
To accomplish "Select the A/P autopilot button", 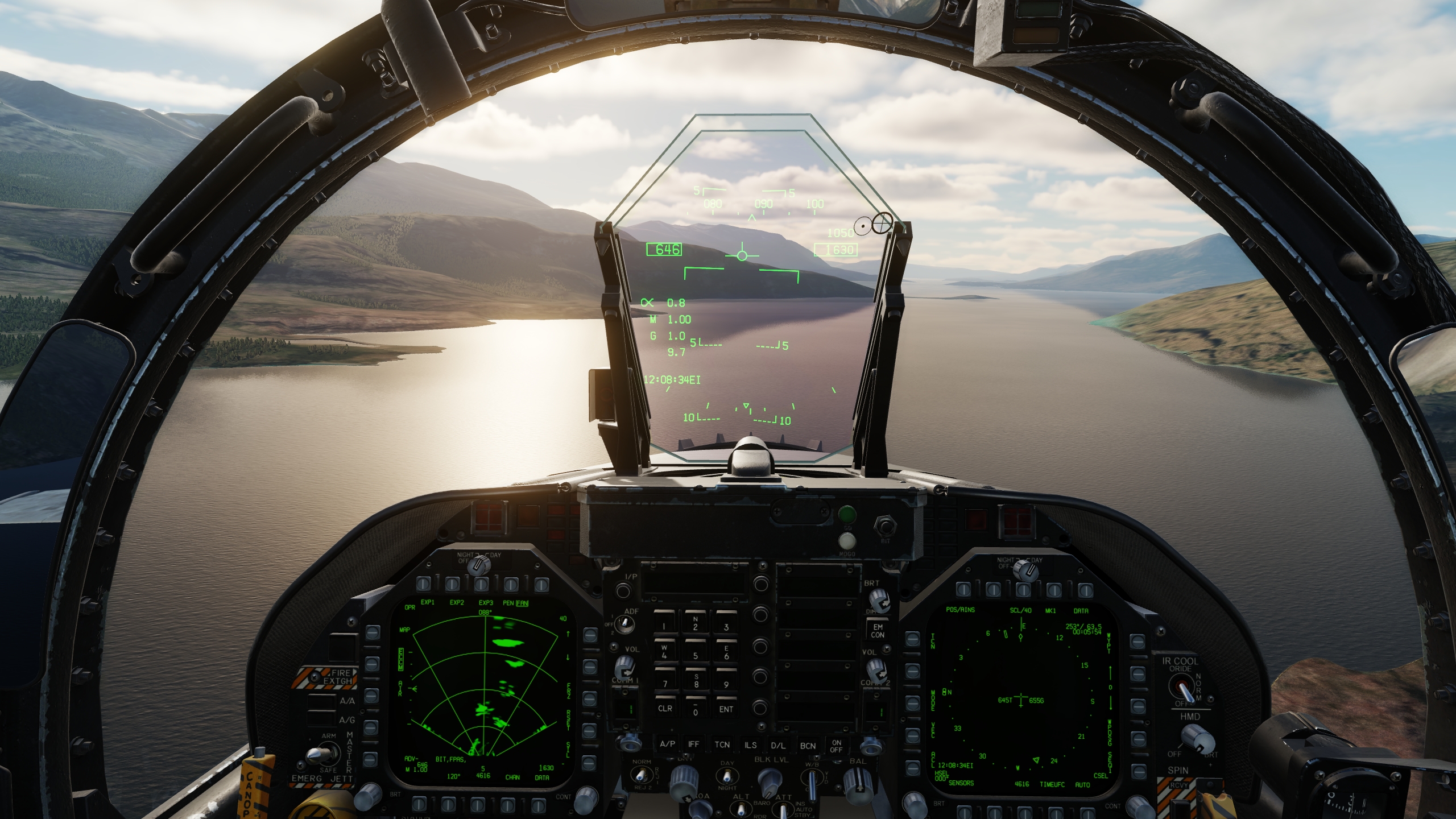I will (x=668, y=744).
